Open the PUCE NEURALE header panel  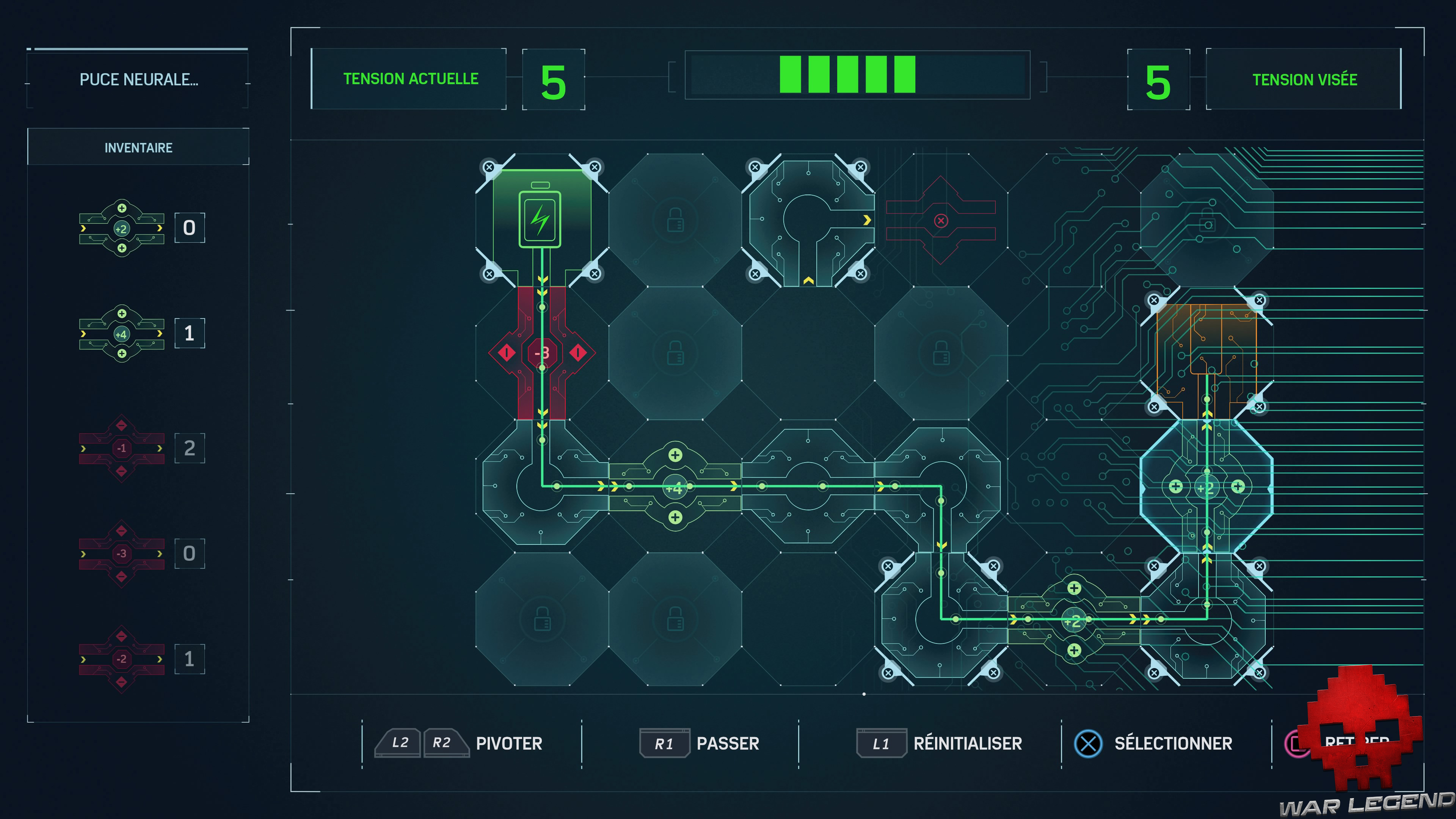tap(140, 79)
